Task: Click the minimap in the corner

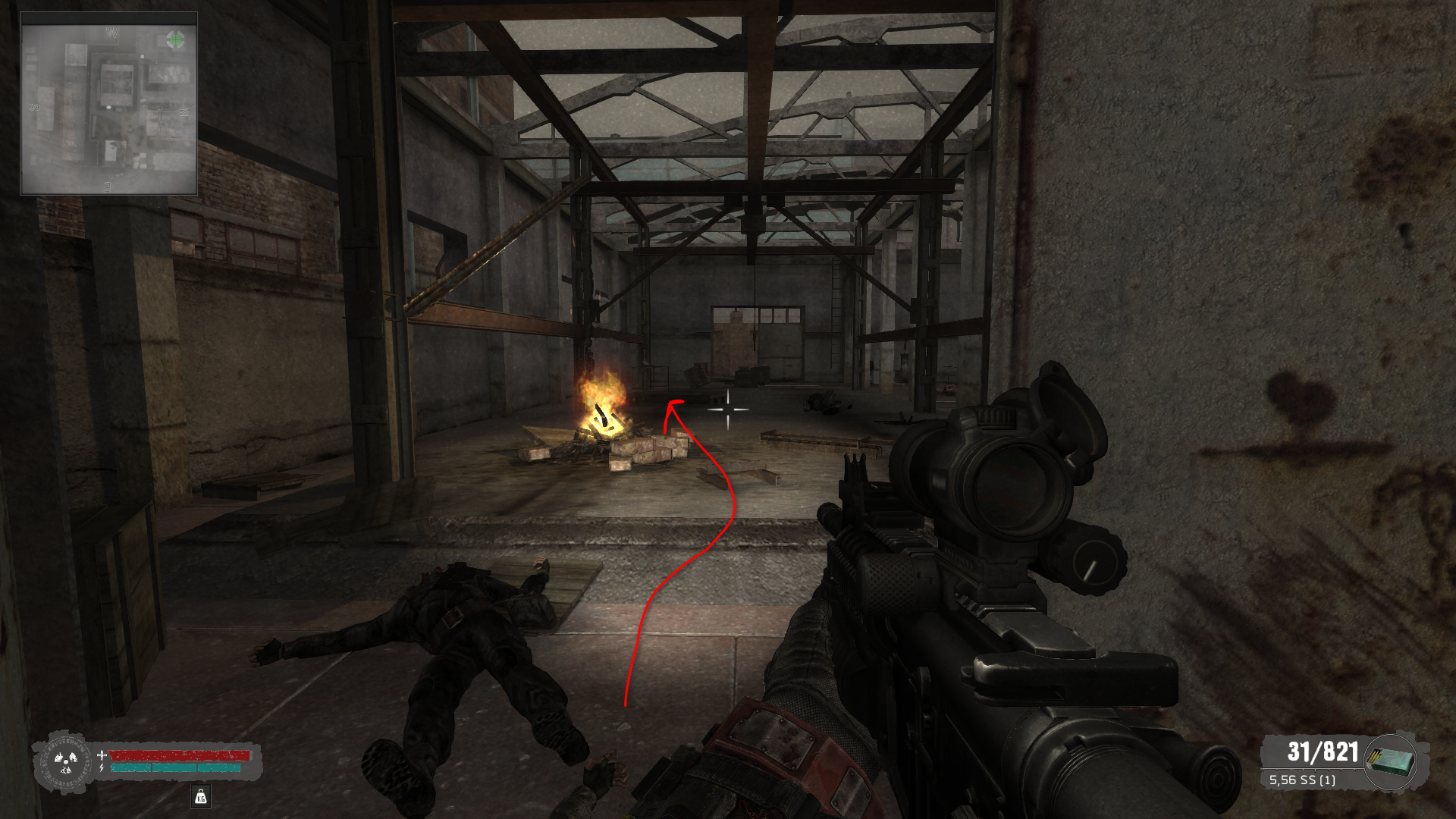Action: click(x=110, y=102)
